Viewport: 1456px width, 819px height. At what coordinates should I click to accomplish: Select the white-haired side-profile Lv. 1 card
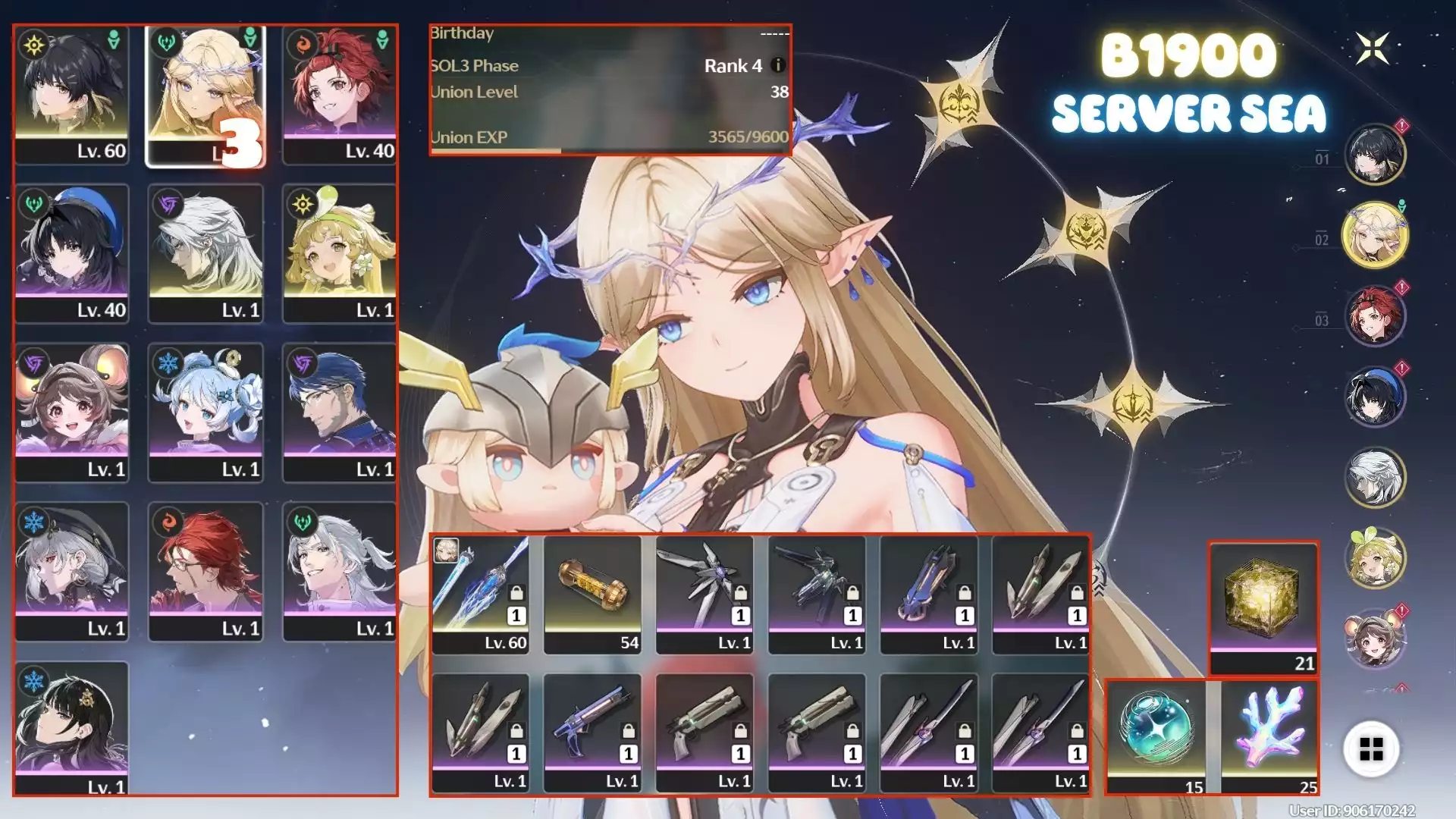206,254
